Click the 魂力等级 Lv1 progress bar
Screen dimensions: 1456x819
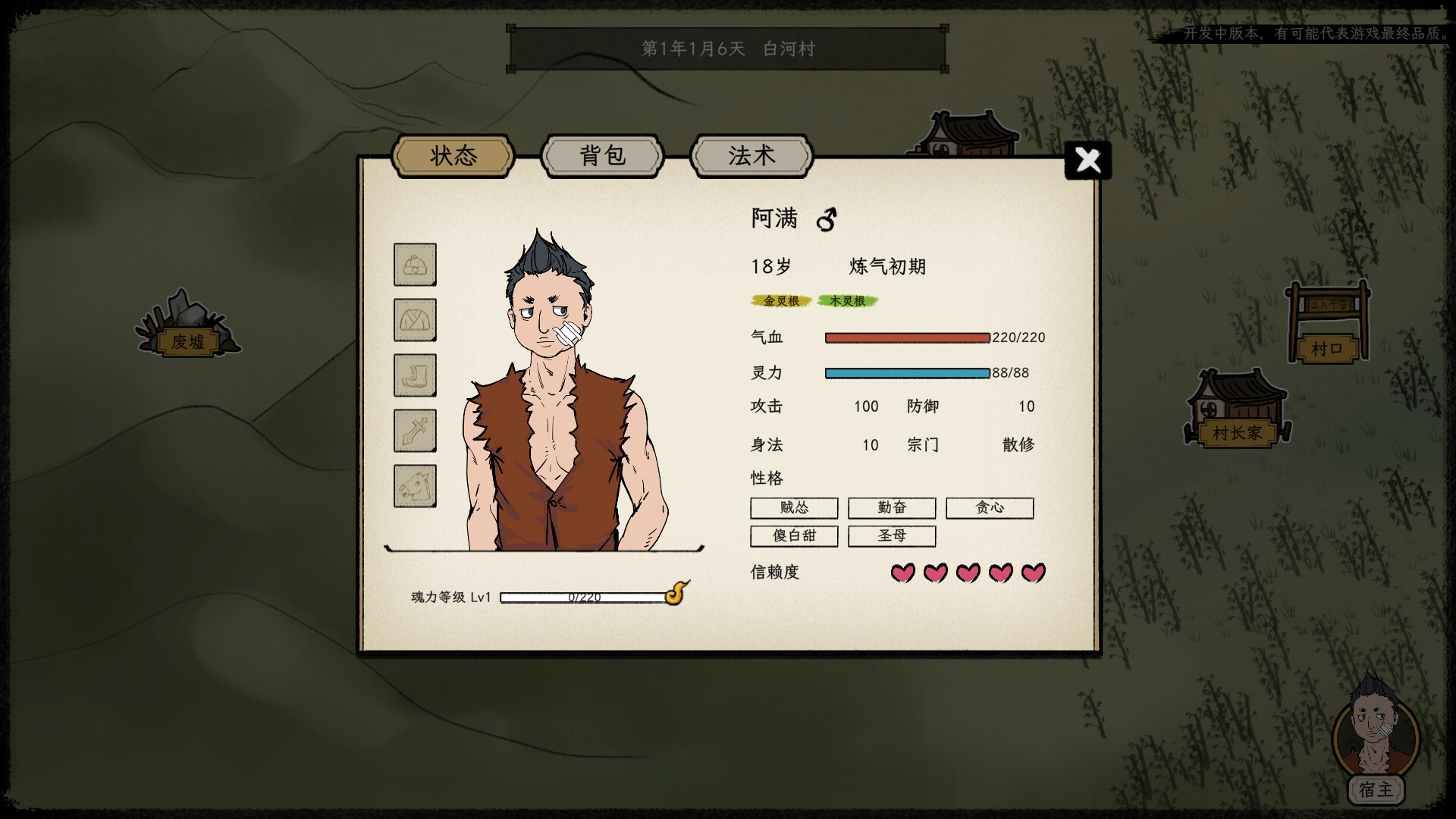point(585,597)
